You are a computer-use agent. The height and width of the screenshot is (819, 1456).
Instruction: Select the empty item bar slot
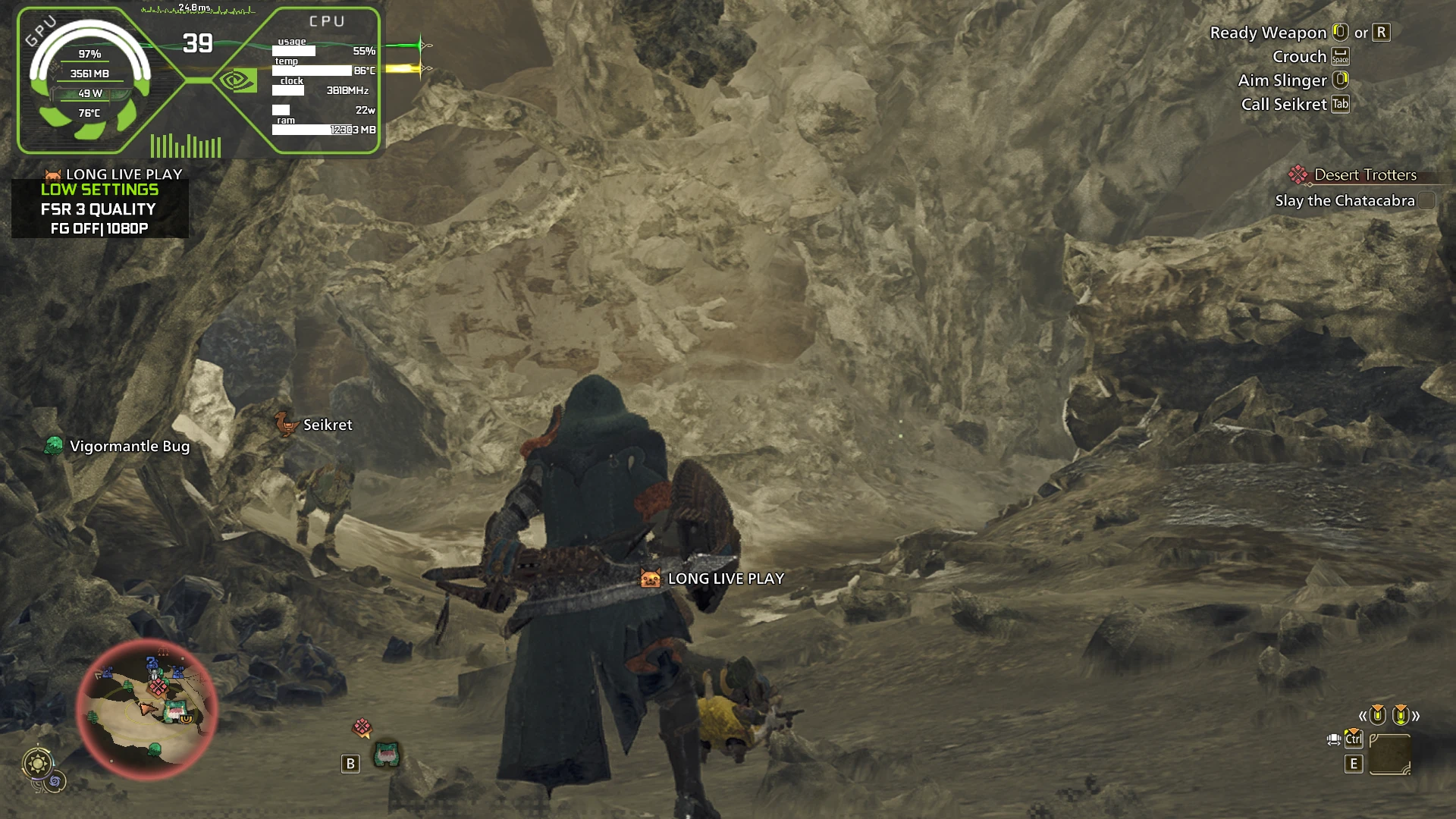coord(1389,755)
